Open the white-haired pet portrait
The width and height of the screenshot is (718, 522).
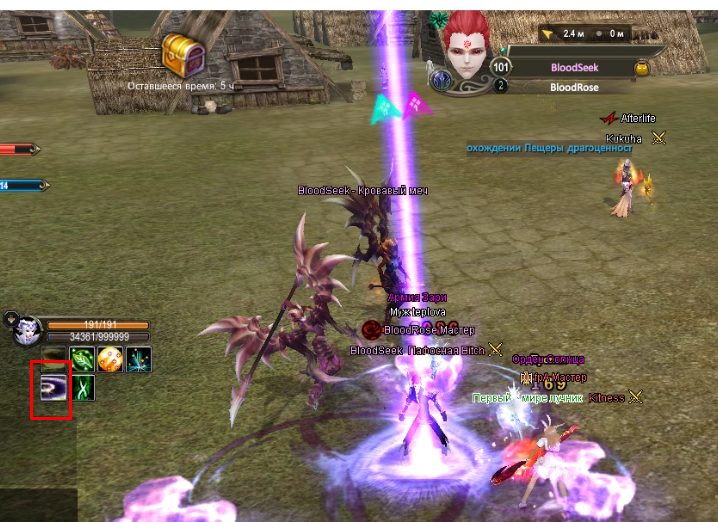coord(26,331)
